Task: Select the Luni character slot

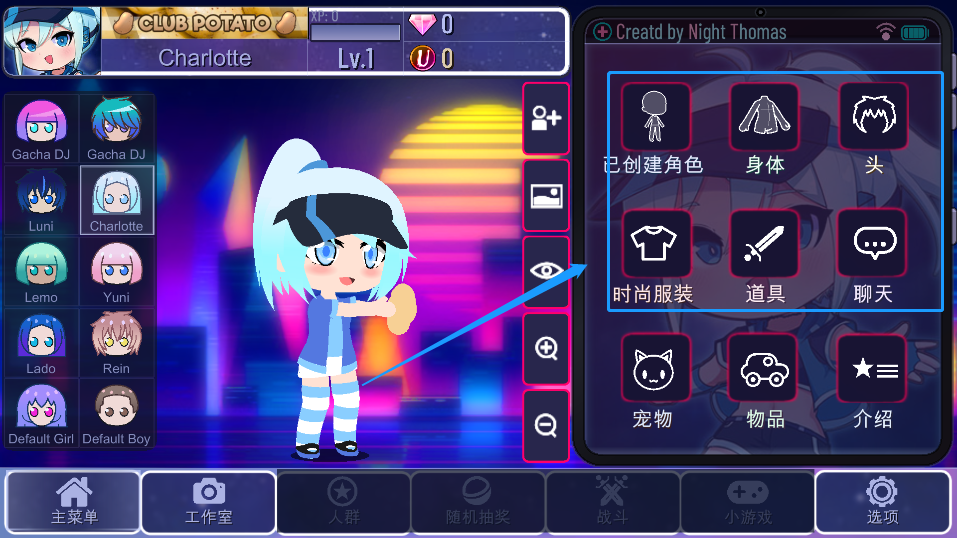Action: tap(42, 200)
